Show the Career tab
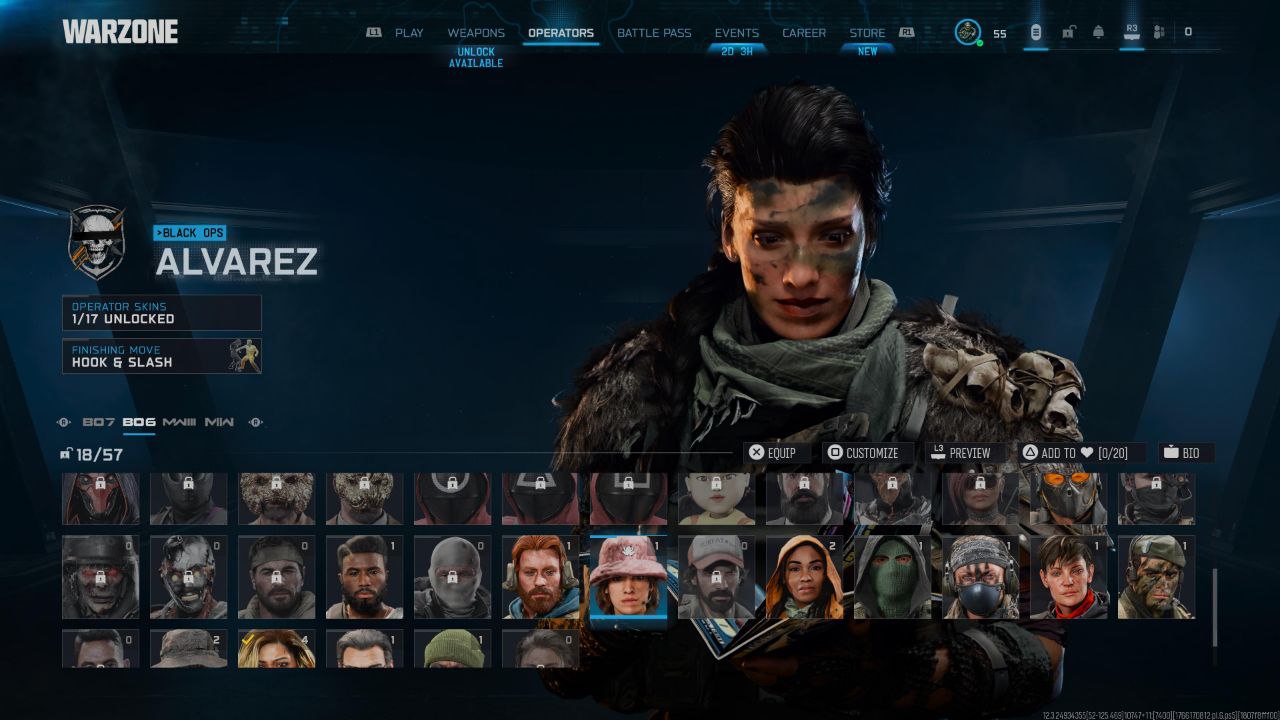 pyautogui.click(x=804, y=33)
